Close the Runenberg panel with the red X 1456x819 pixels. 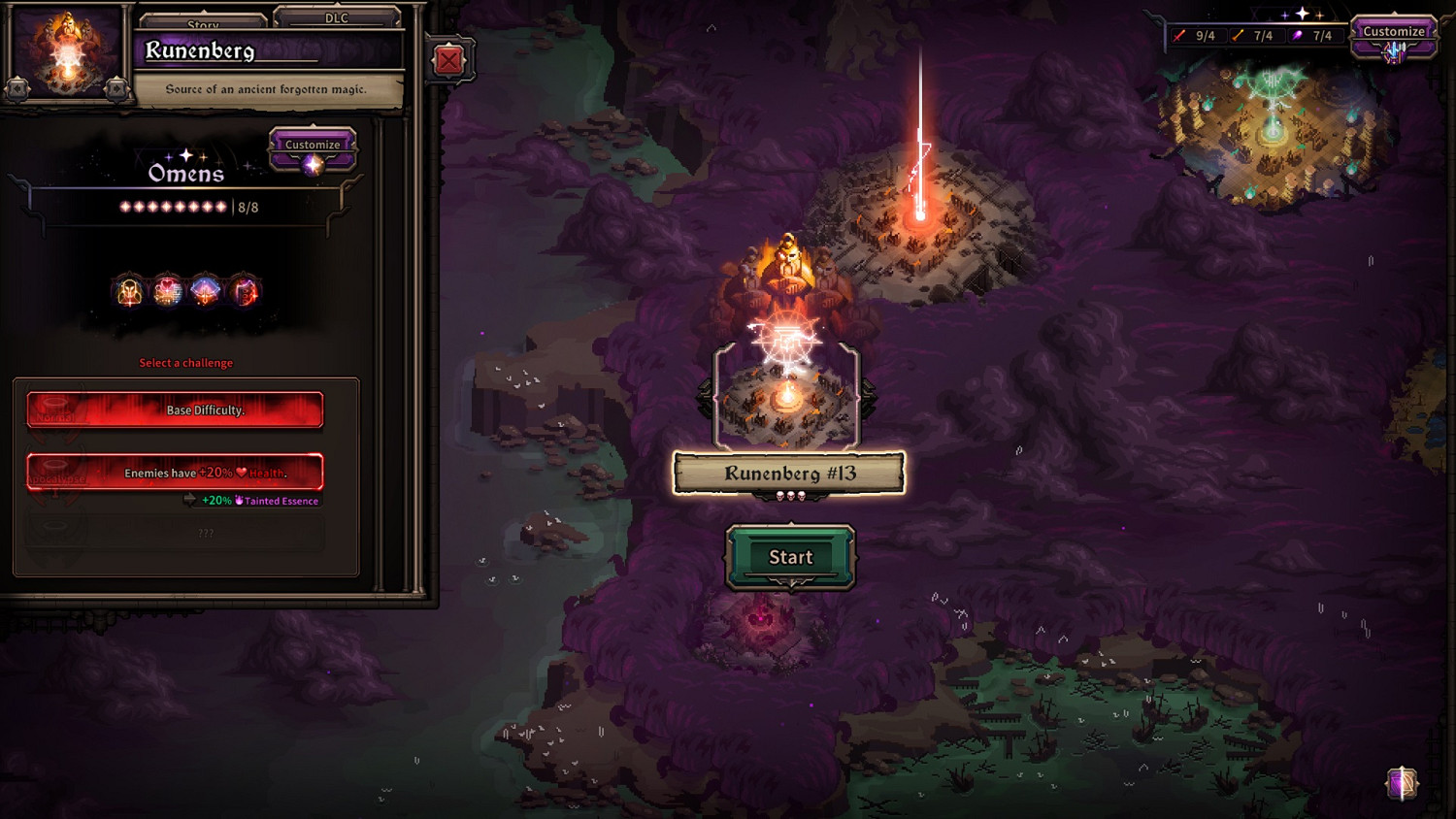[447, 60]
